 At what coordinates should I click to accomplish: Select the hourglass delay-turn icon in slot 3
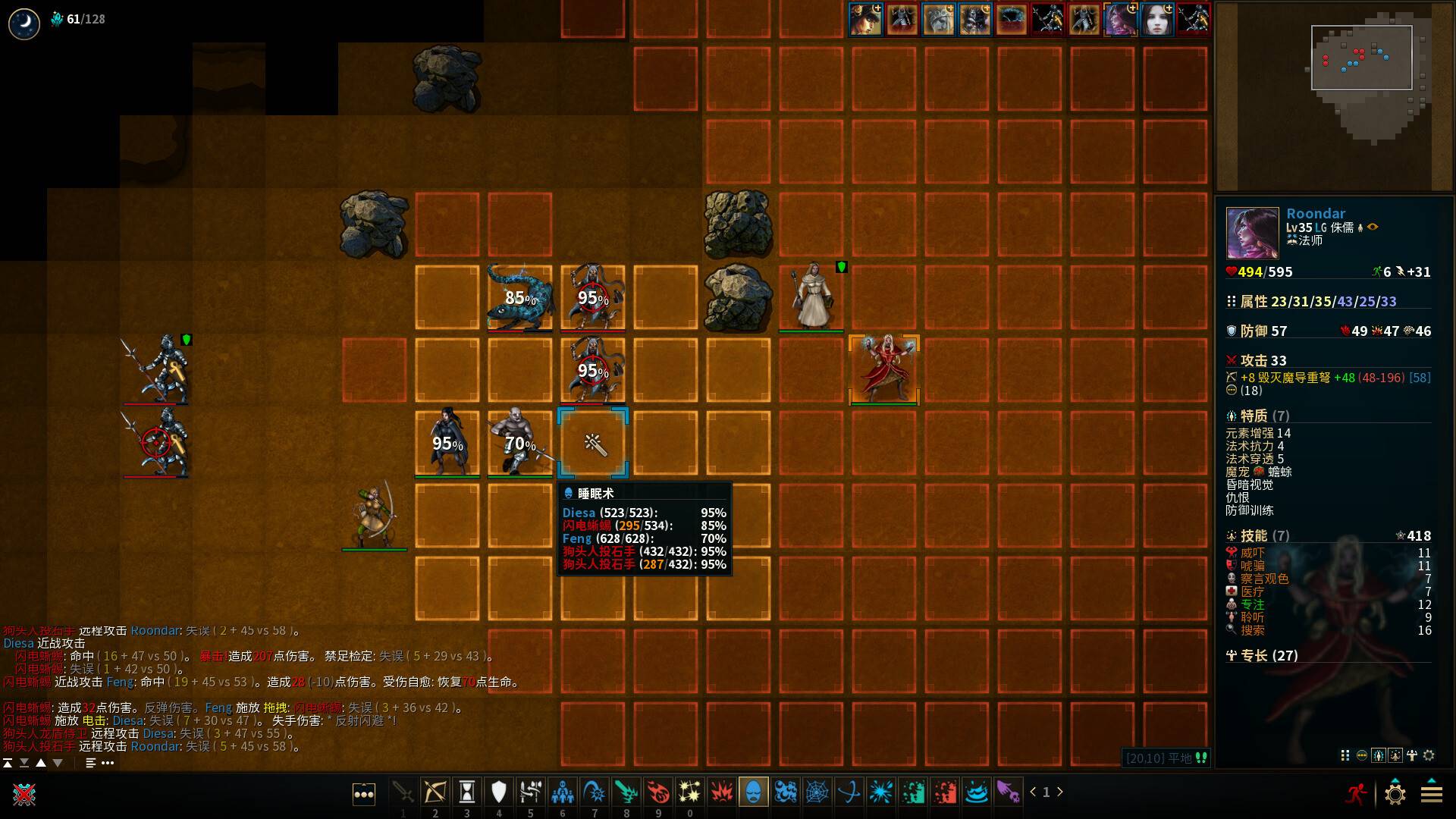[x=466, y=792]
